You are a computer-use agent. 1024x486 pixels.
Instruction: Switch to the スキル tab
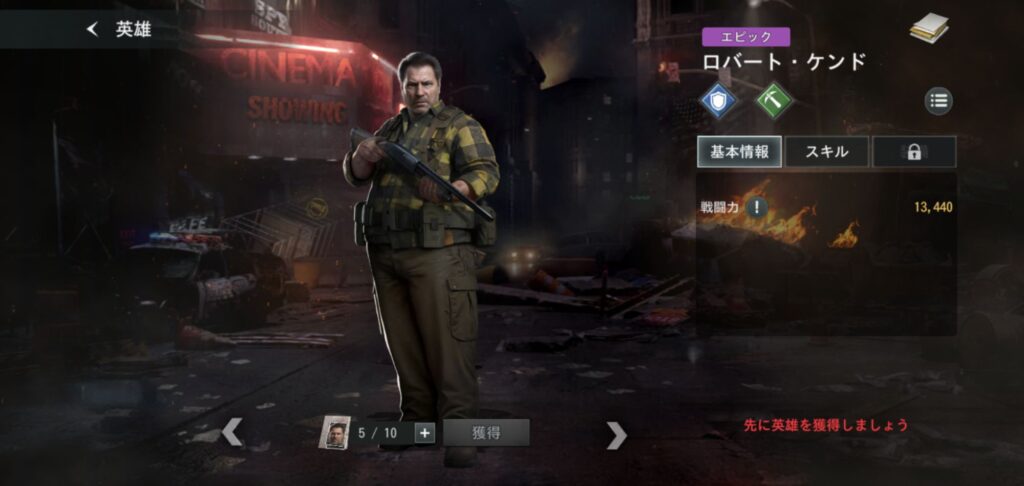826,152
